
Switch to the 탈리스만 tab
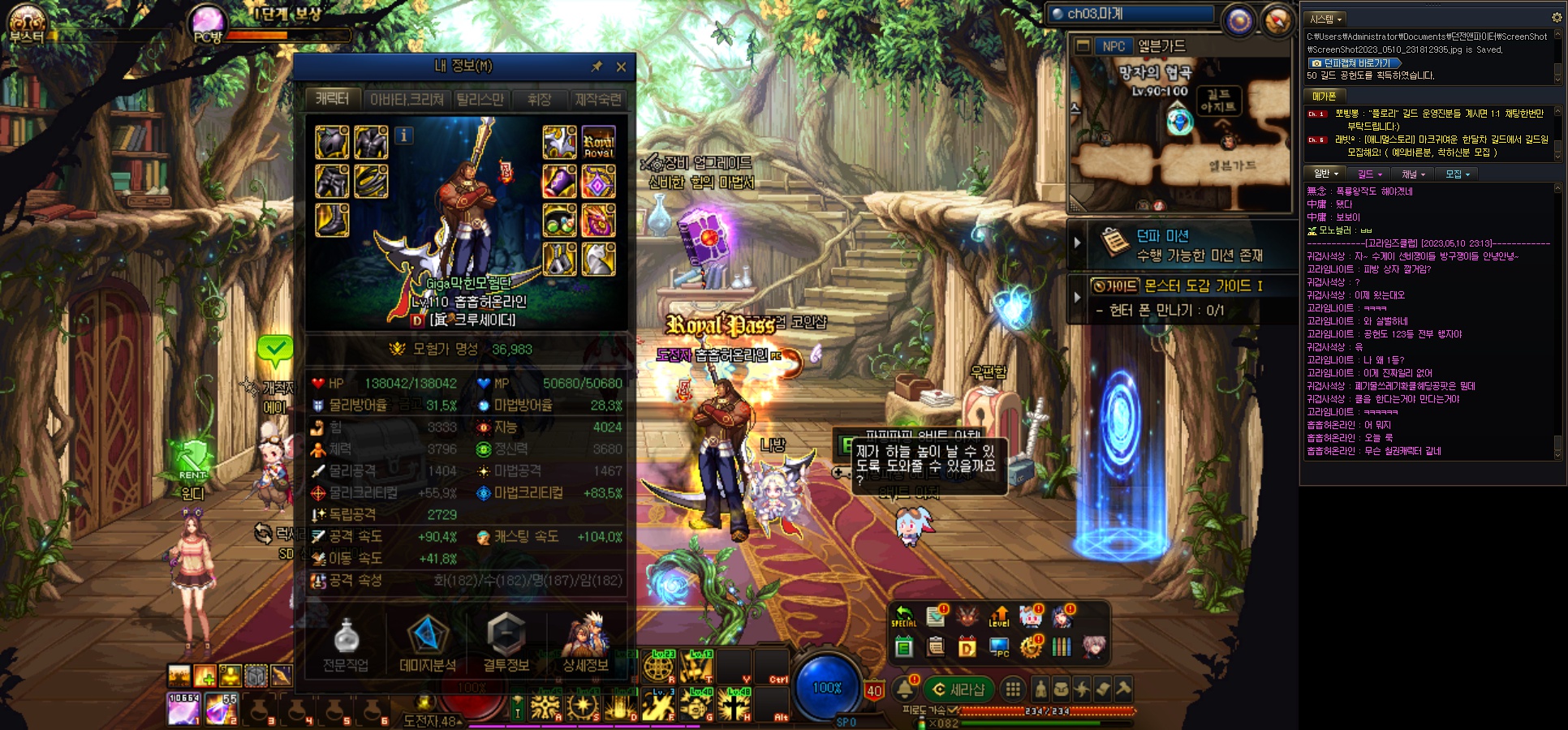click(480, 99)
